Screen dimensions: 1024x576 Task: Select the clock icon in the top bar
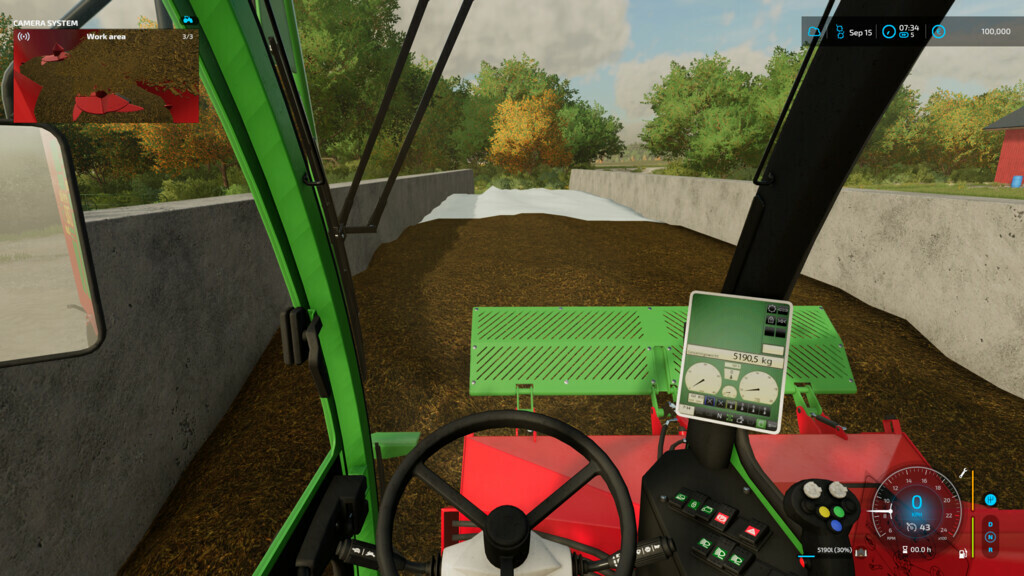pyautogui.click(x=889, y=32)
